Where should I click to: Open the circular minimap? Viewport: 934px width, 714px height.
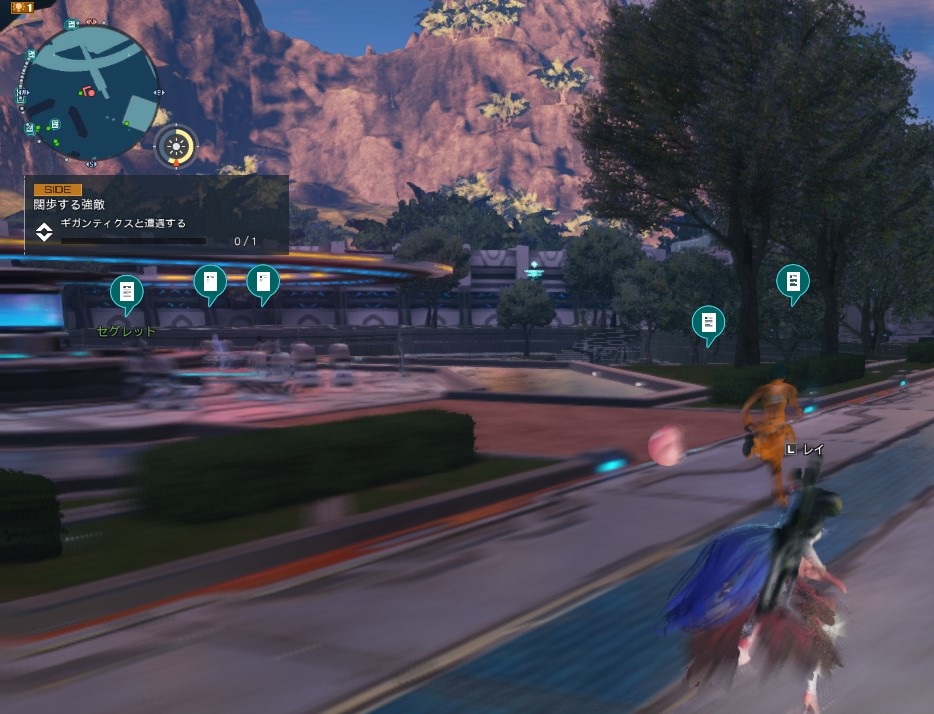coord(90,92)
